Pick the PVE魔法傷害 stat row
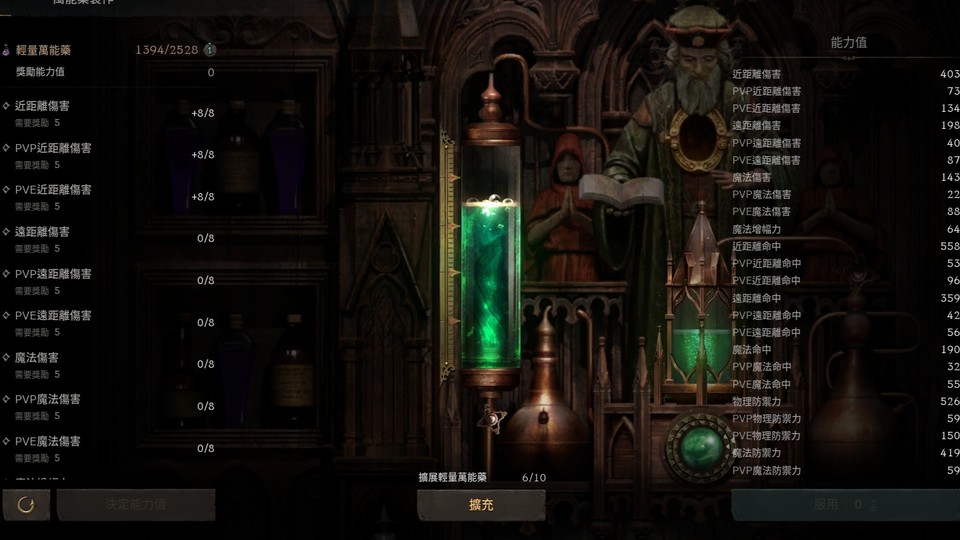This screenshot has height=540, width=960. tap(110, 449)
